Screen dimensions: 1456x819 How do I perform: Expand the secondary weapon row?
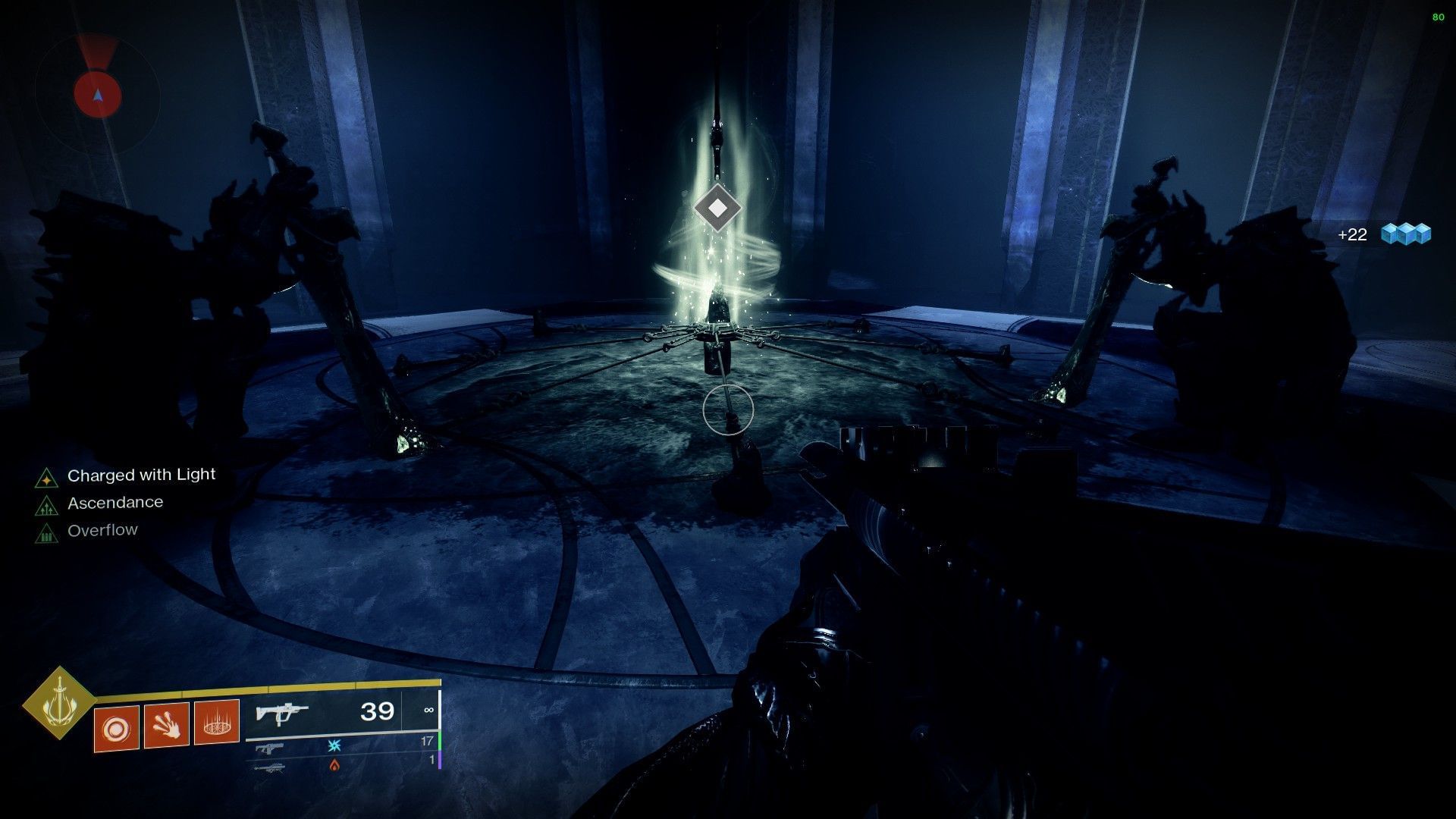click(269, 748)
